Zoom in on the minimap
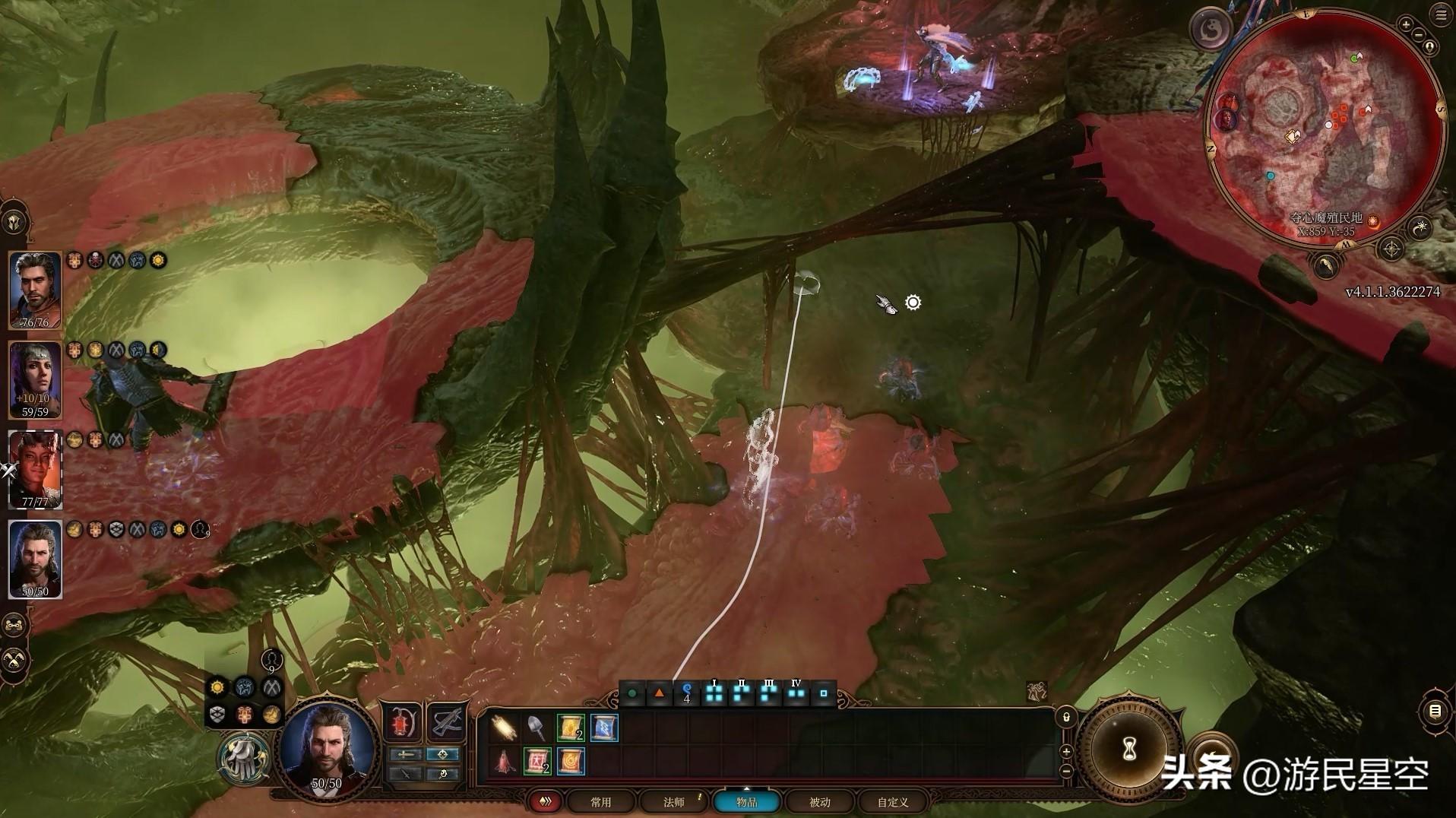 click(x=1406, y=25)
